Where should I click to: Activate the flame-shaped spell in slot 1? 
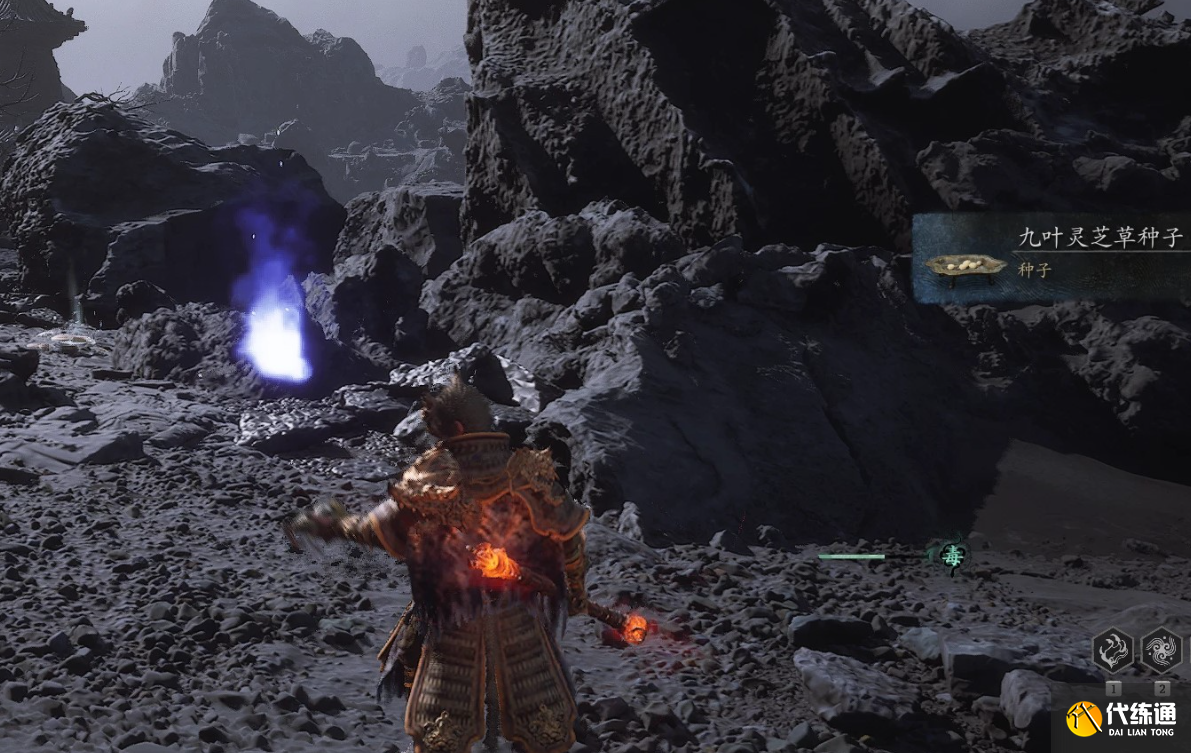[1112, 649]
